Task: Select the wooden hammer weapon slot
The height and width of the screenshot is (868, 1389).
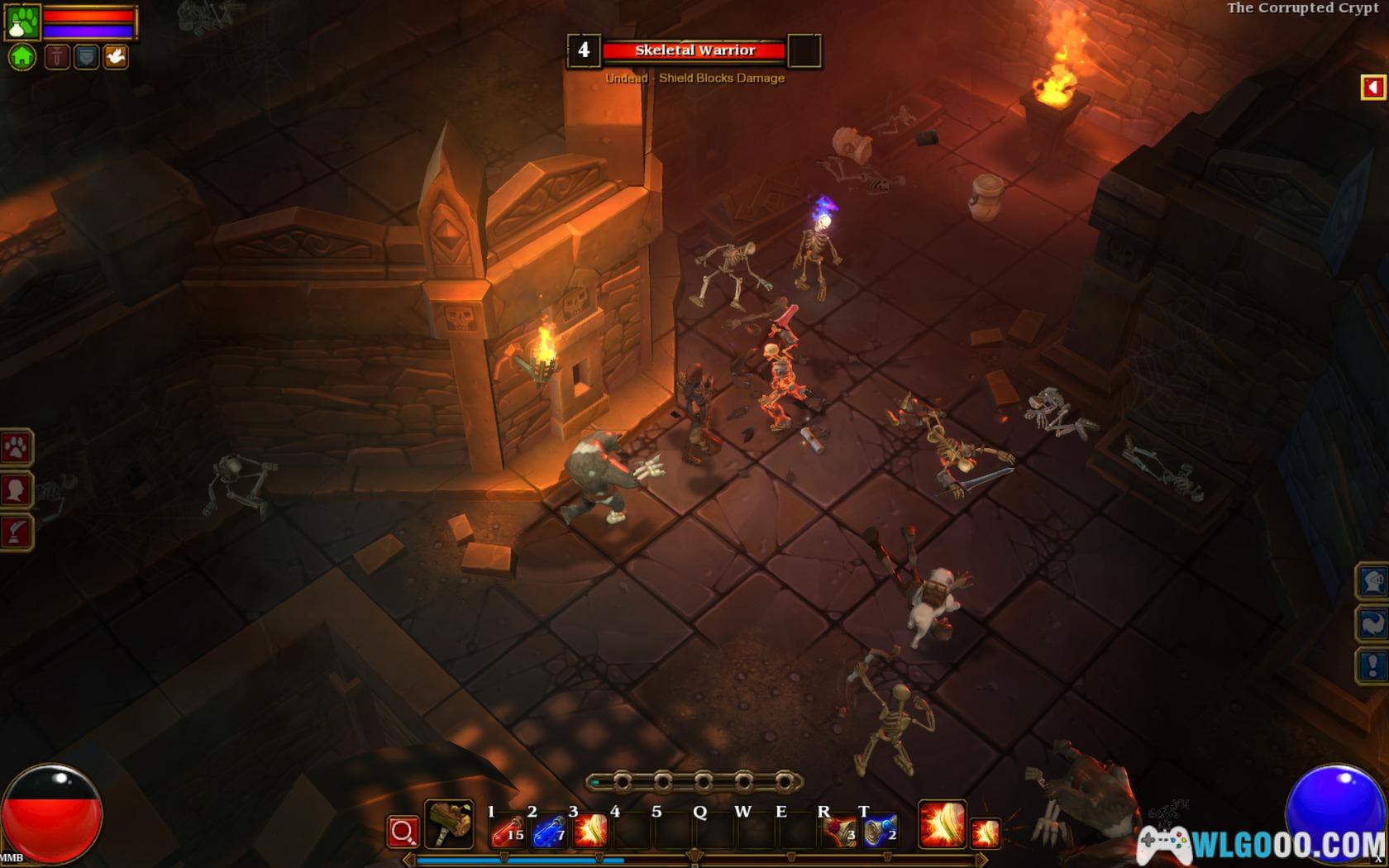Action: coord(449,824)
